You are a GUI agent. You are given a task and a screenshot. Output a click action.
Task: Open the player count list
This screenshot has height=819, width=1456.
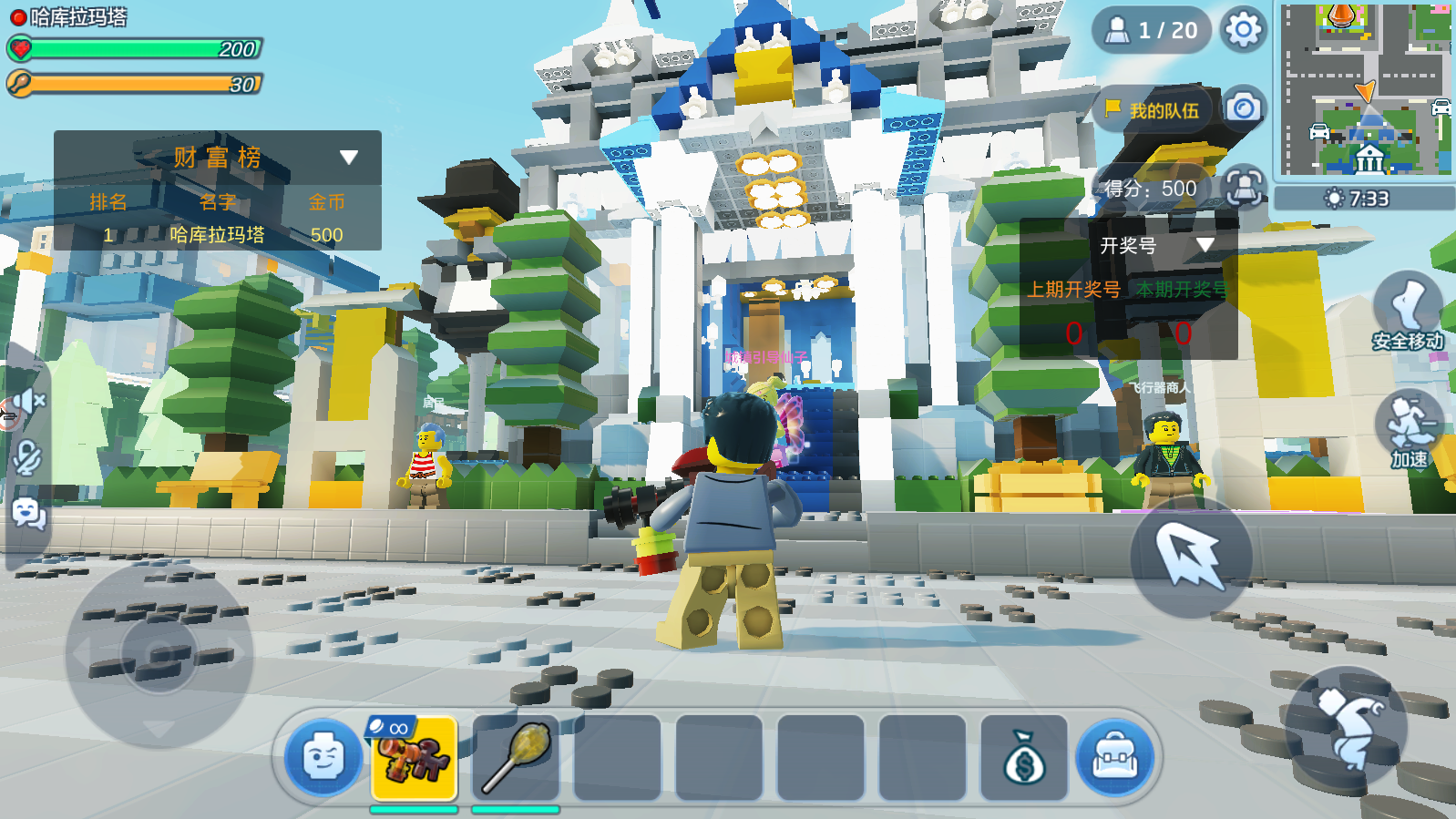[1152, 30]
